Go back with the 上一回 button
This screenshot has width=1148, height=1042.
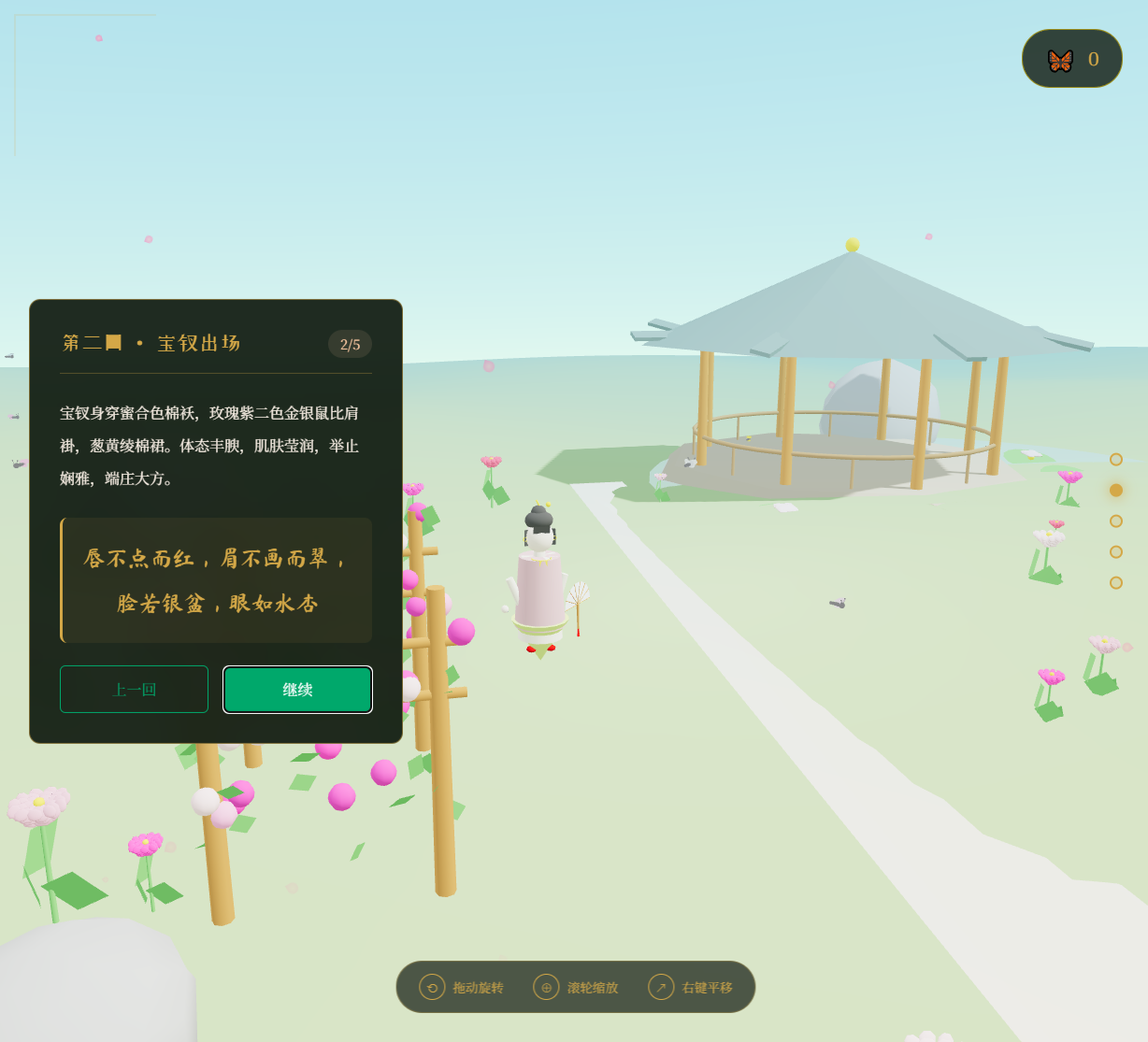[x=134, y=690]
